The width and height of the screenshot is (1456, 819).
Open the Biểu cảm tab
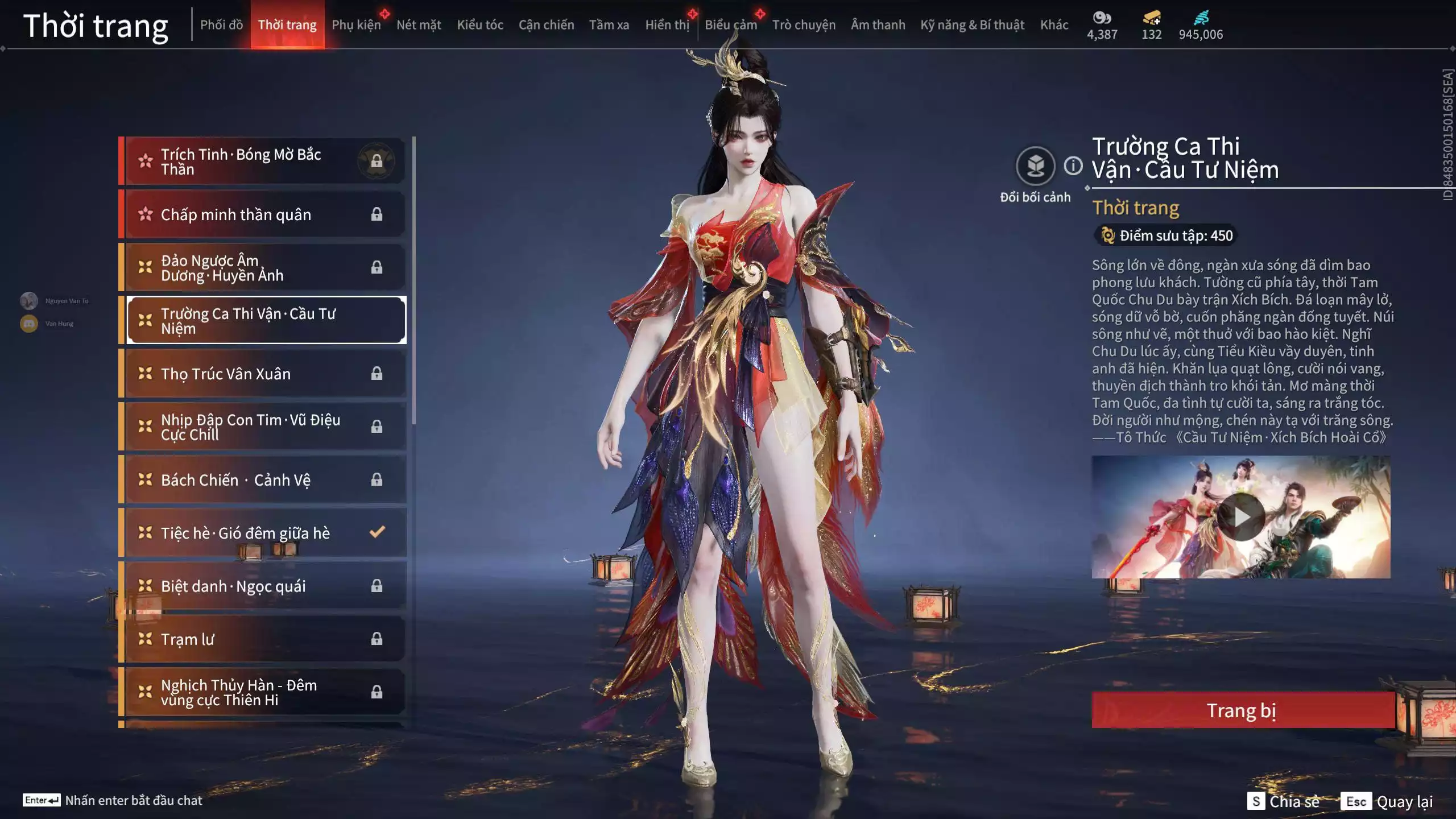point(730,25)
